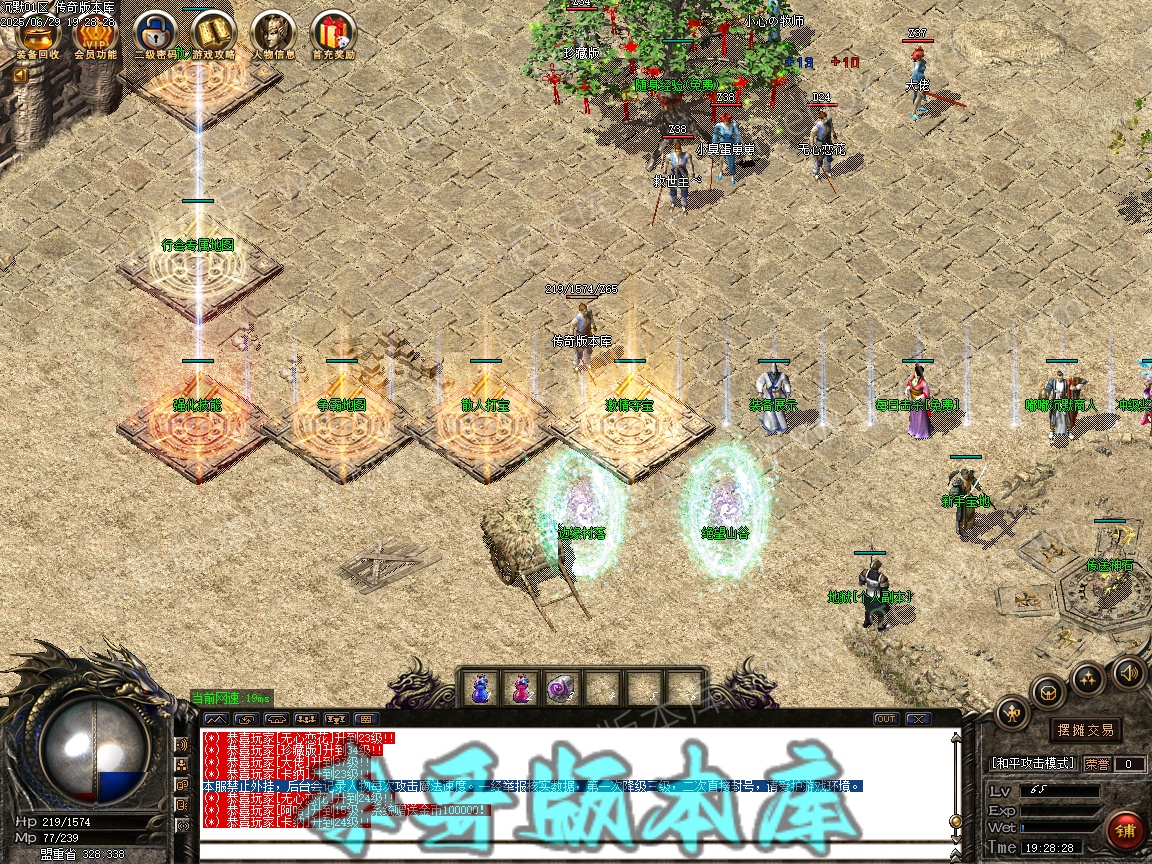Open skills with the three-sparkle icon
Screen dimensions: 1152x864
1089,678
